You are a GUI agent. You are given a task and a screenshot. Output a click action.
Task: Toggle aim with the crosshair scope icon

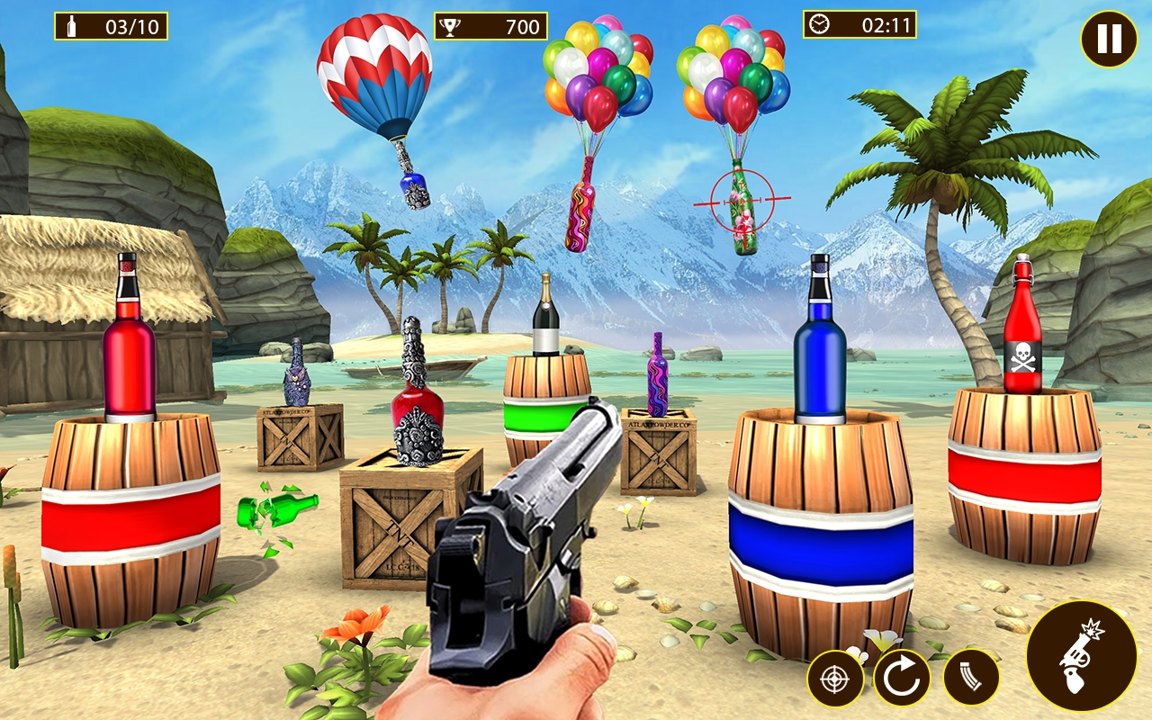tap(835, 678)
